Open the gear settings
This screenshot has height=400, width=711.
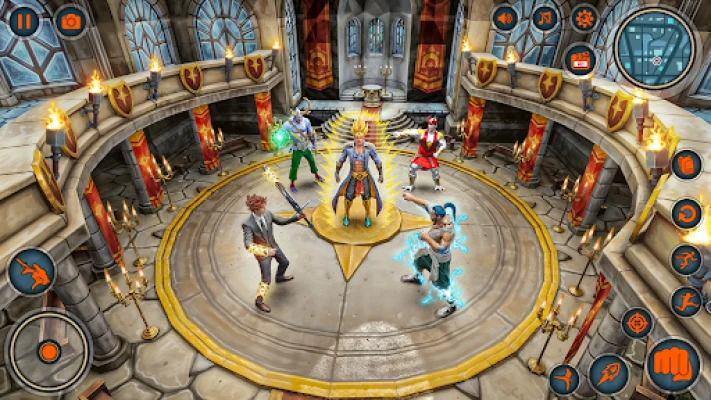click(584, 18)
